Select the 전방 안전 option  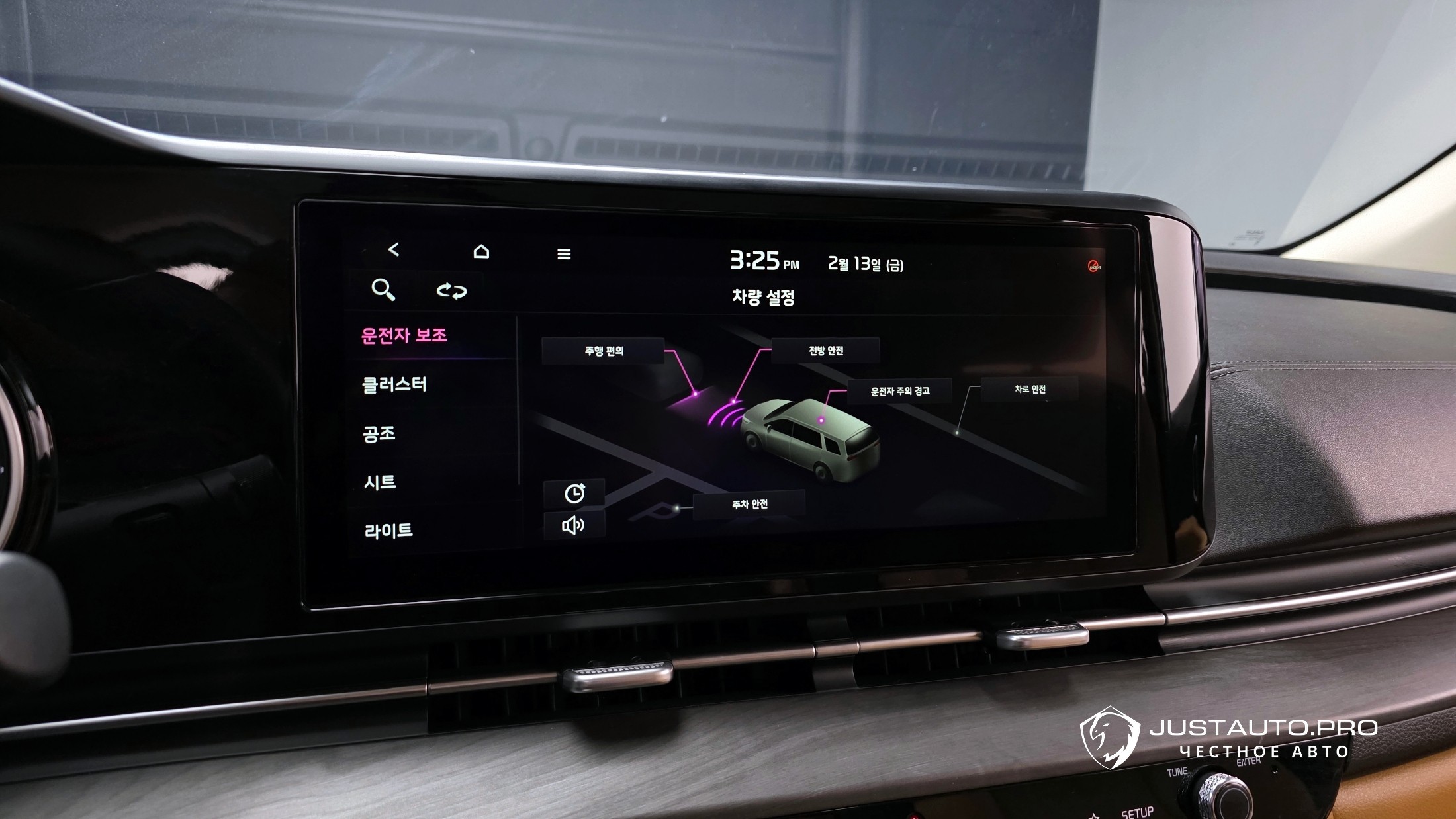[825, 351]
